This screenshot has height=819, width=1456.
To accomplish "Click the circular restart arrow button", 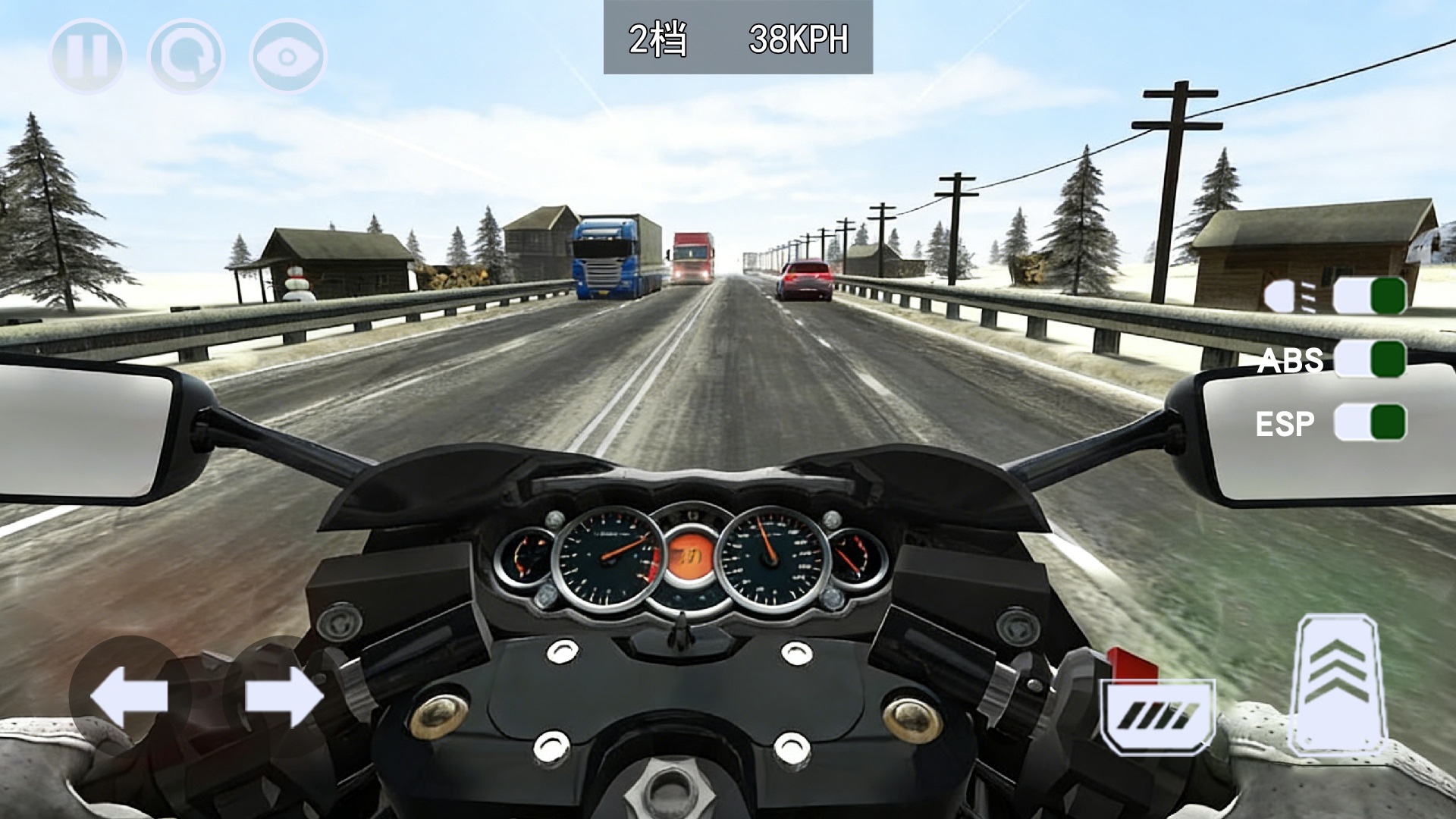I will [x=187, y=57].
